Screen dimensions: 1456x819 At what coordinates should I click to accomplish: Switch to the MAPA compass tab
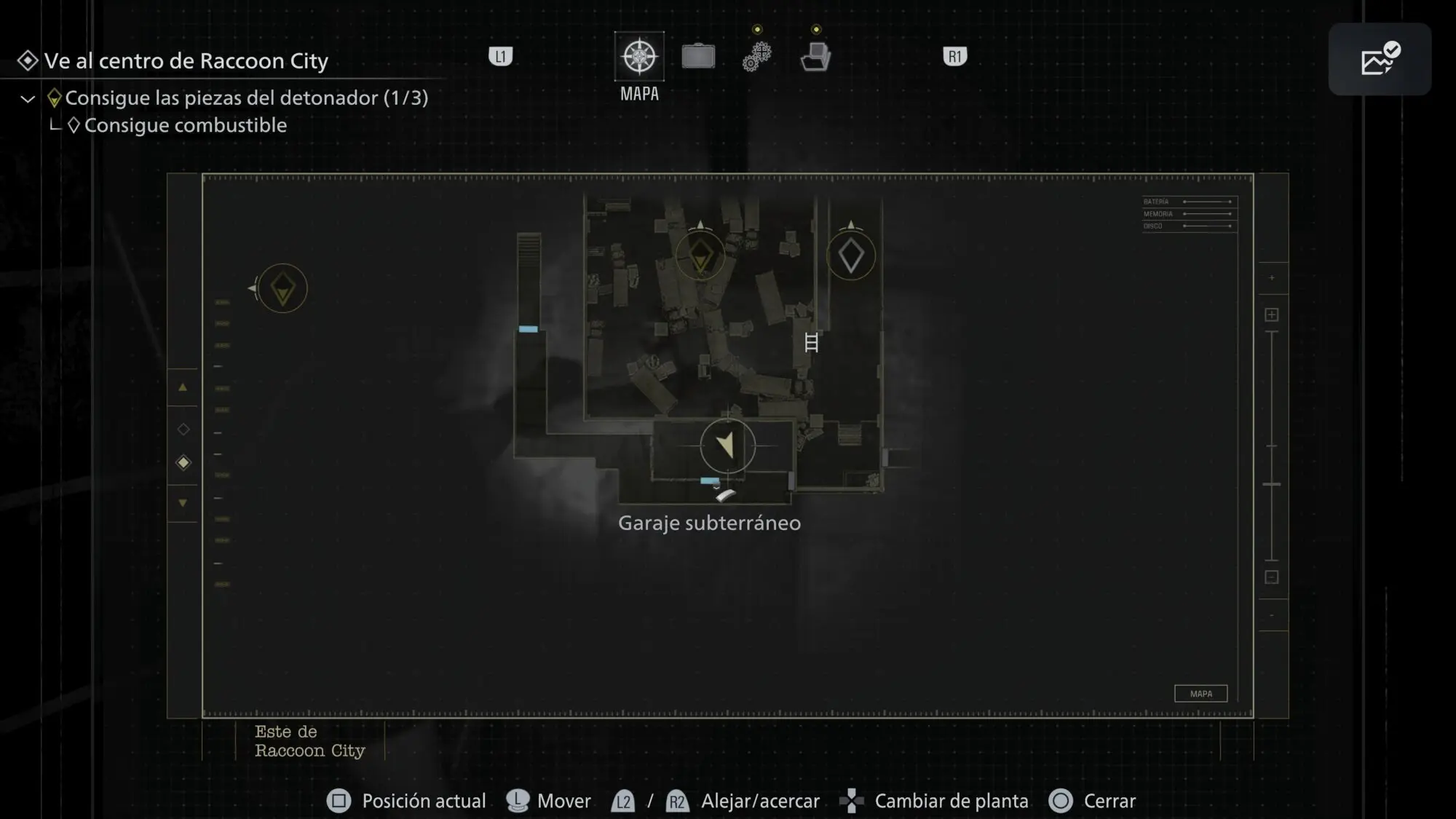[x=639, y=57]
